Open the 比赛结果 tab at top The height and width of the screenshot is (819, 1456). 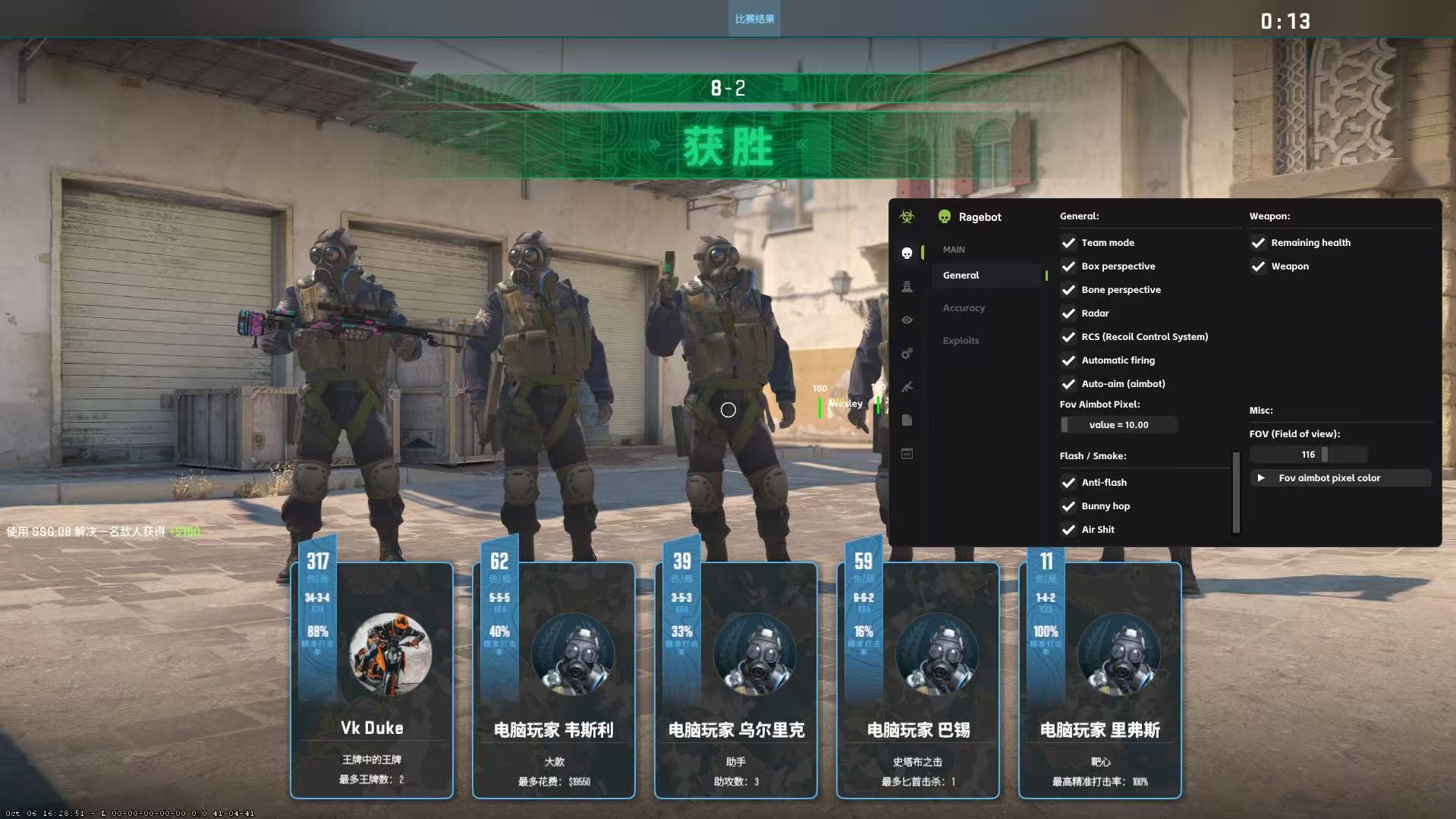(x=754, y=19)
